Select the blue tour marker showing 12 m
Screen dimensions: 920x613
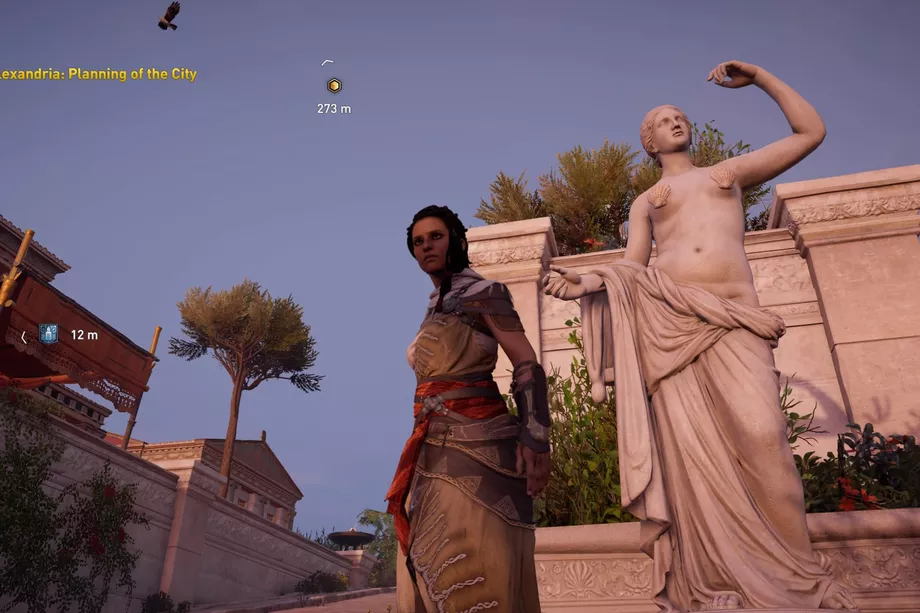pos(48,334)
